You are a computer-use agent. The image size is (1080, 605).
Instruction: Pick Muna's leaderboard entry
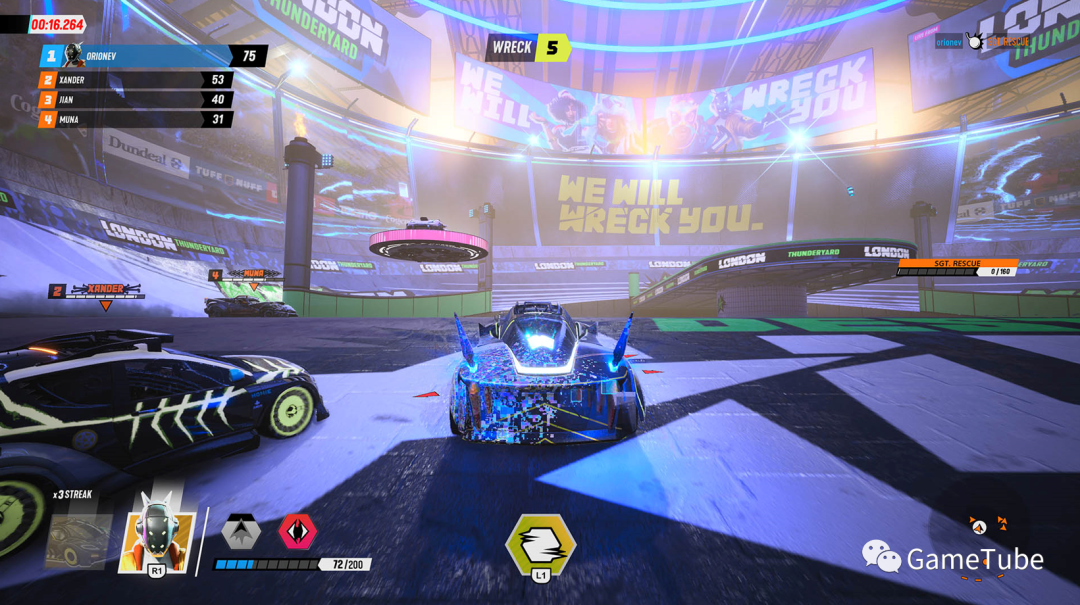(x=135, y=120)
